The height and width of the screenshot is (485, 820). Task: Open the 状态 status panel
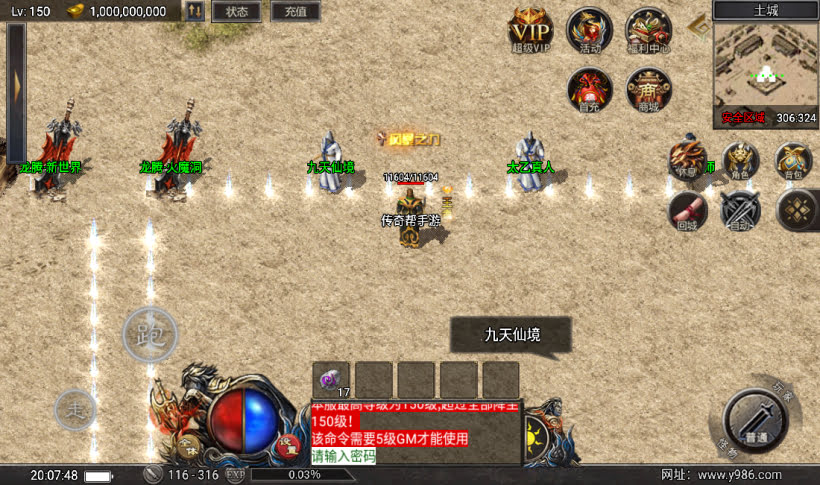click(237, 12)
